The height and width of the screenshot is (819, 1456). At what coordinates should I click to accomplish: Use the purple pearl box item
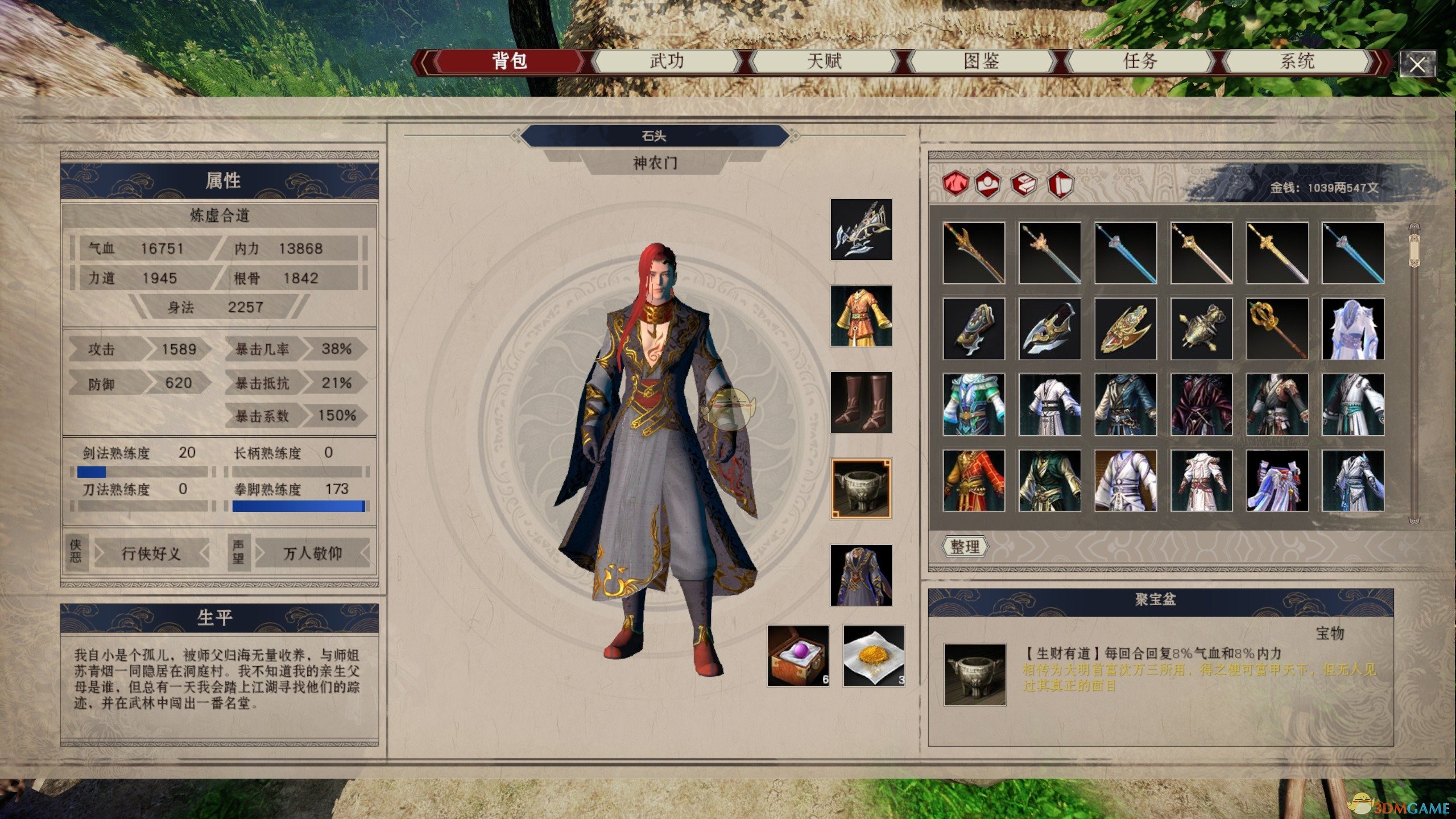point(798,656)
